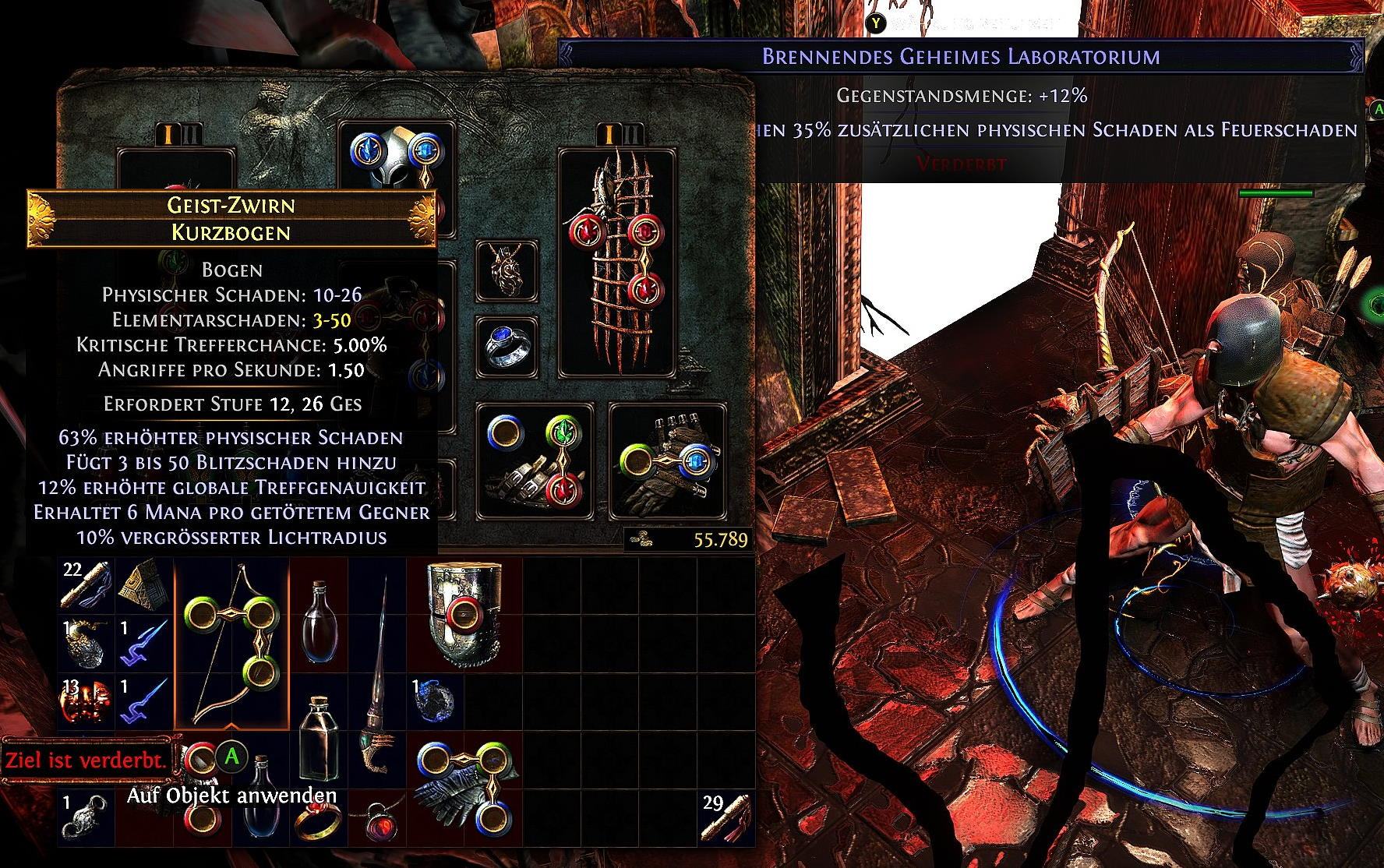Screen dimensions: 1384x868
Task: Select the equipped sapphire ring
Action: pos(507,345)
